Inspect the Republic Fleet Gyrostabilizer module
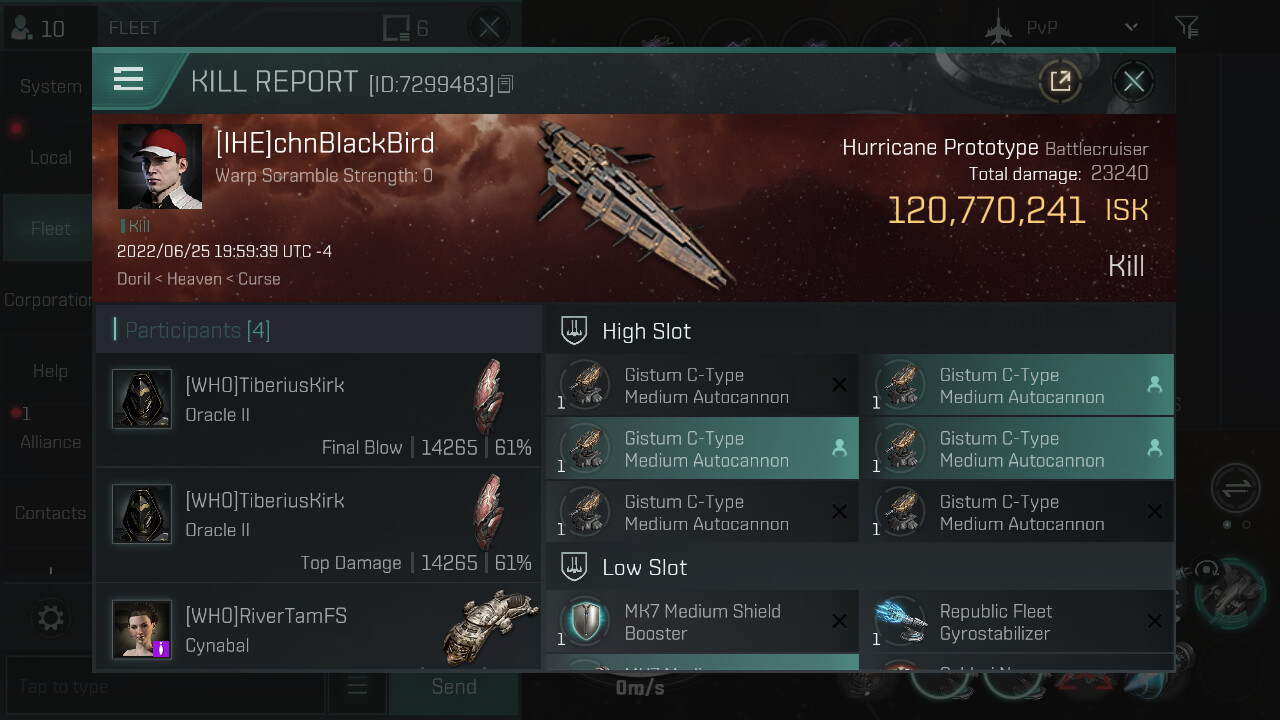Image resolution: width=1280 pixels, height=720 pixels. point(1017,622)
